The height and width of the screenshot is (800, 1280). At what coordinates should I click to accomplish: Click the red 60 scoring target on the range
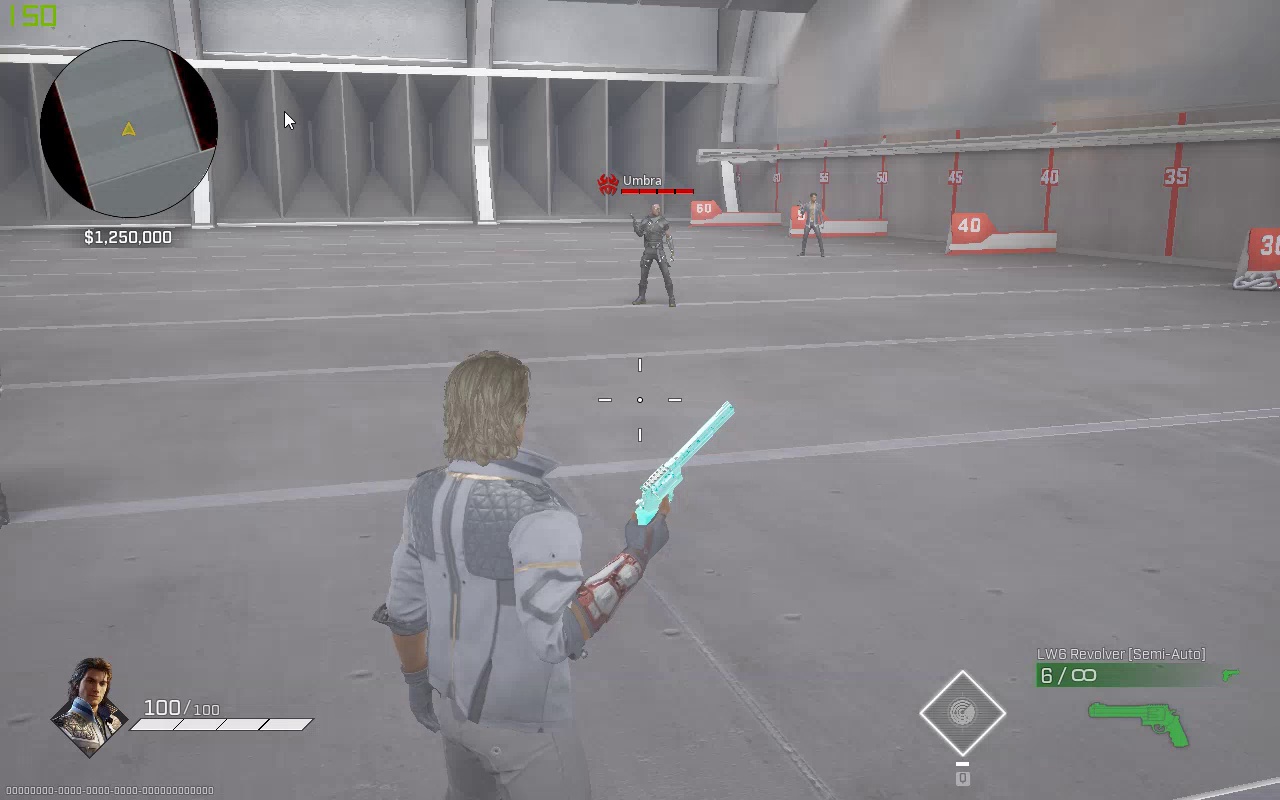(x=704, y=208)
